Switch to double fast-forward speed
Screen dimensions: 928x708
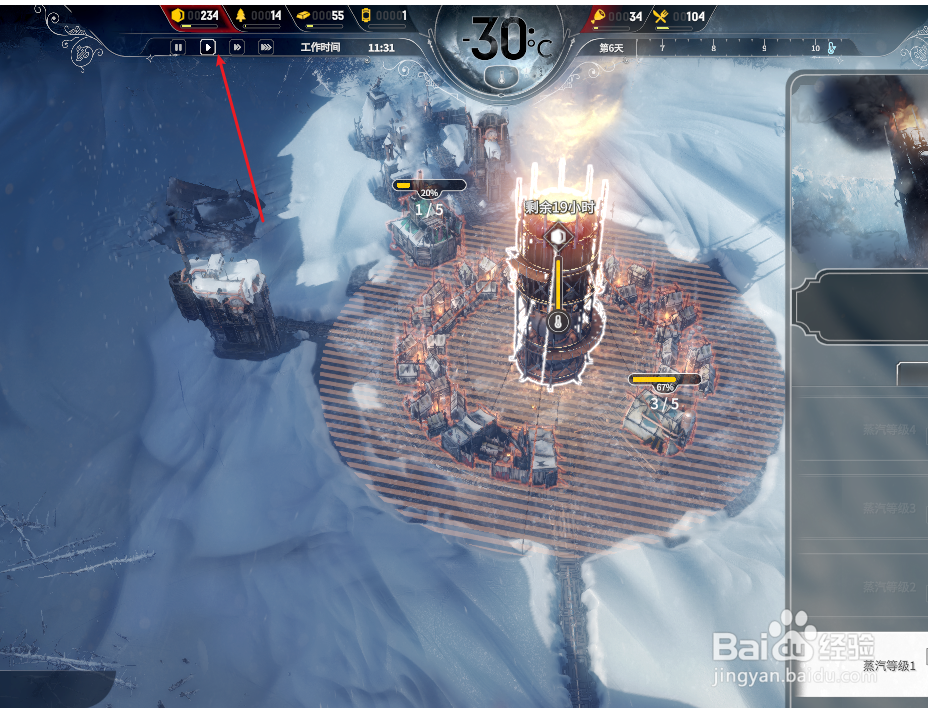[x=237, y=47]
